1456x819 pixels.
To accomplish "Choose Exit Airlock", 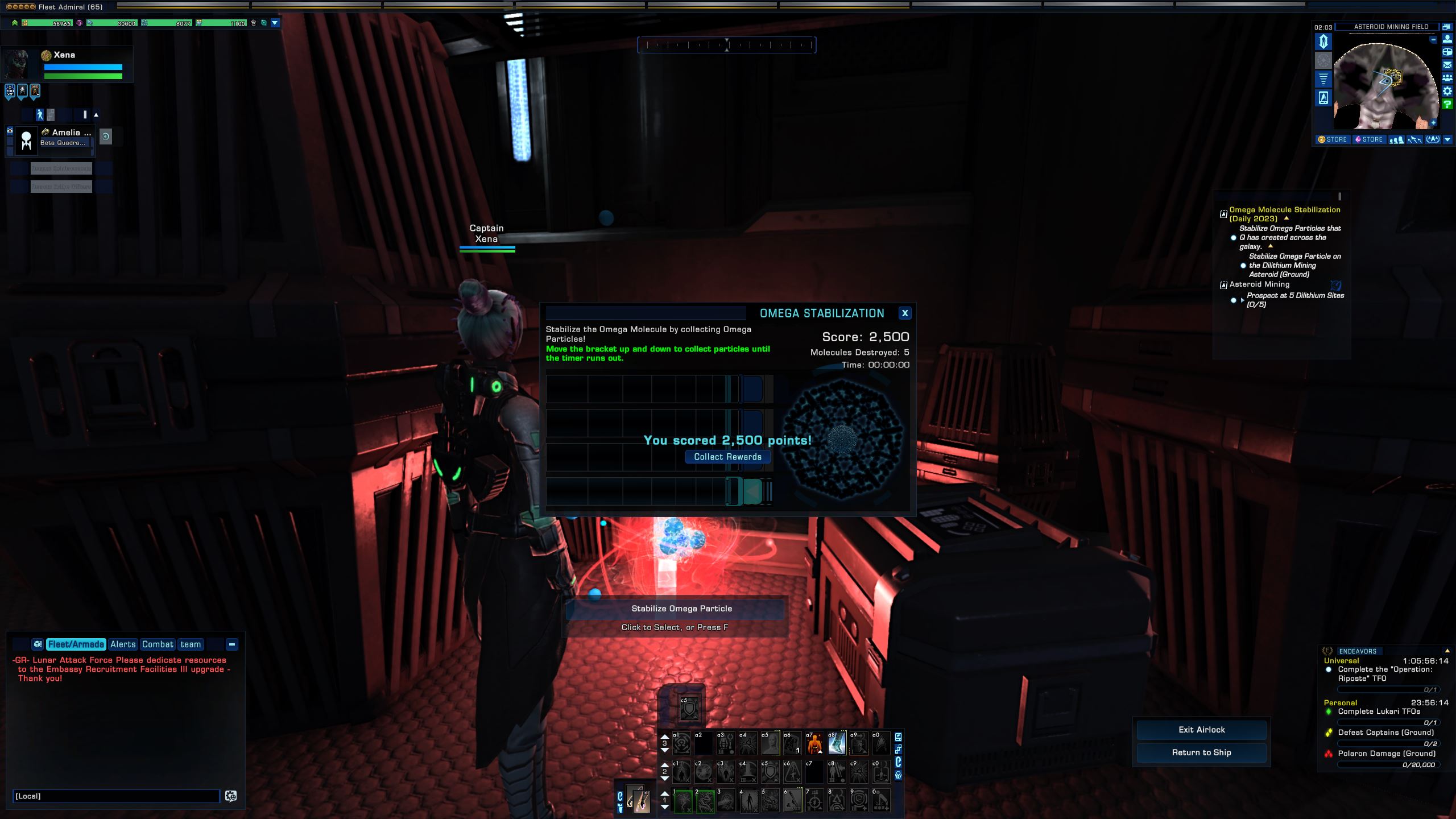I will pyautogui.click(x=1201, y=730).
